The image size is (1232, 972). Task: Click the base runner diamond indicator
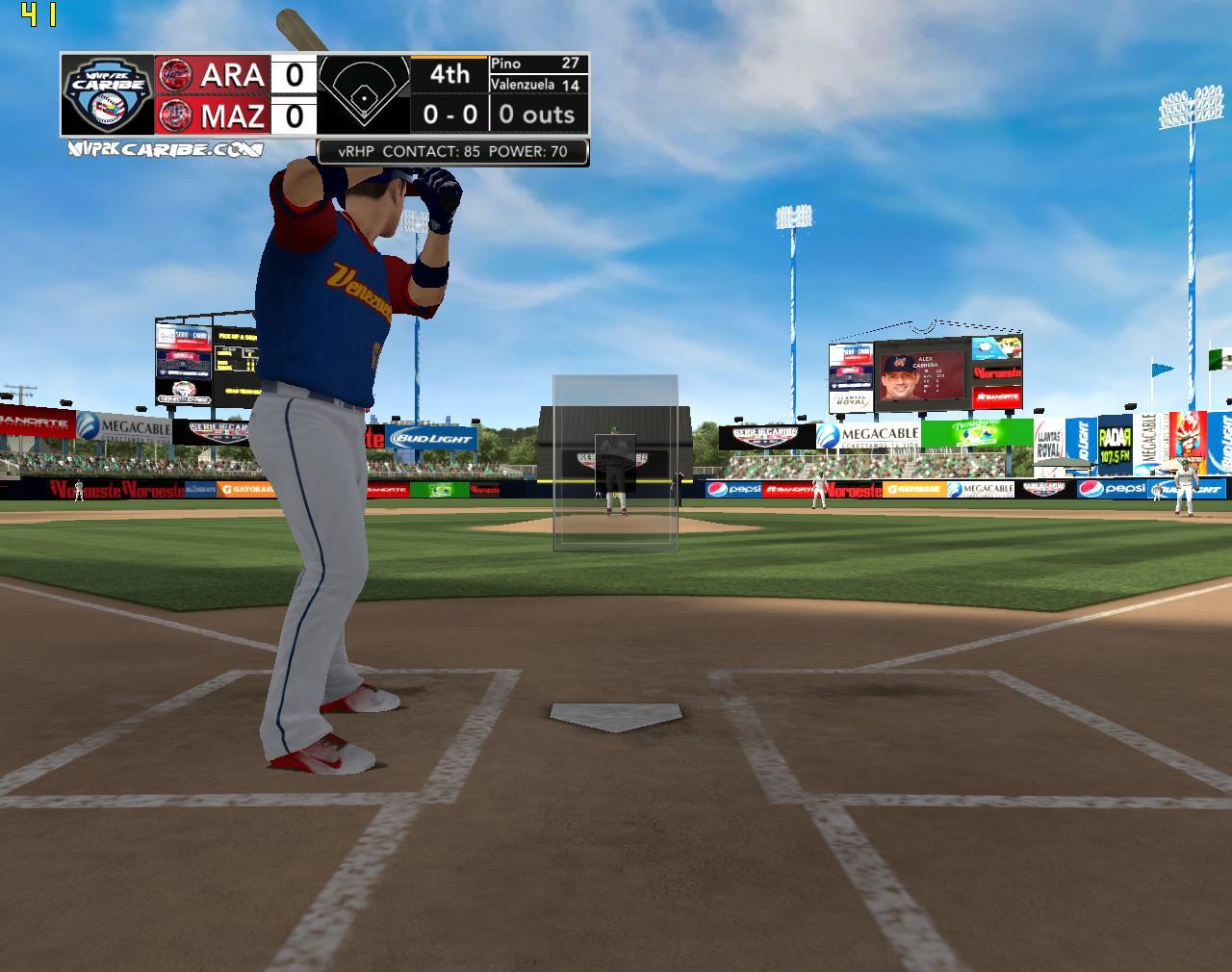(x=364, y=95)
